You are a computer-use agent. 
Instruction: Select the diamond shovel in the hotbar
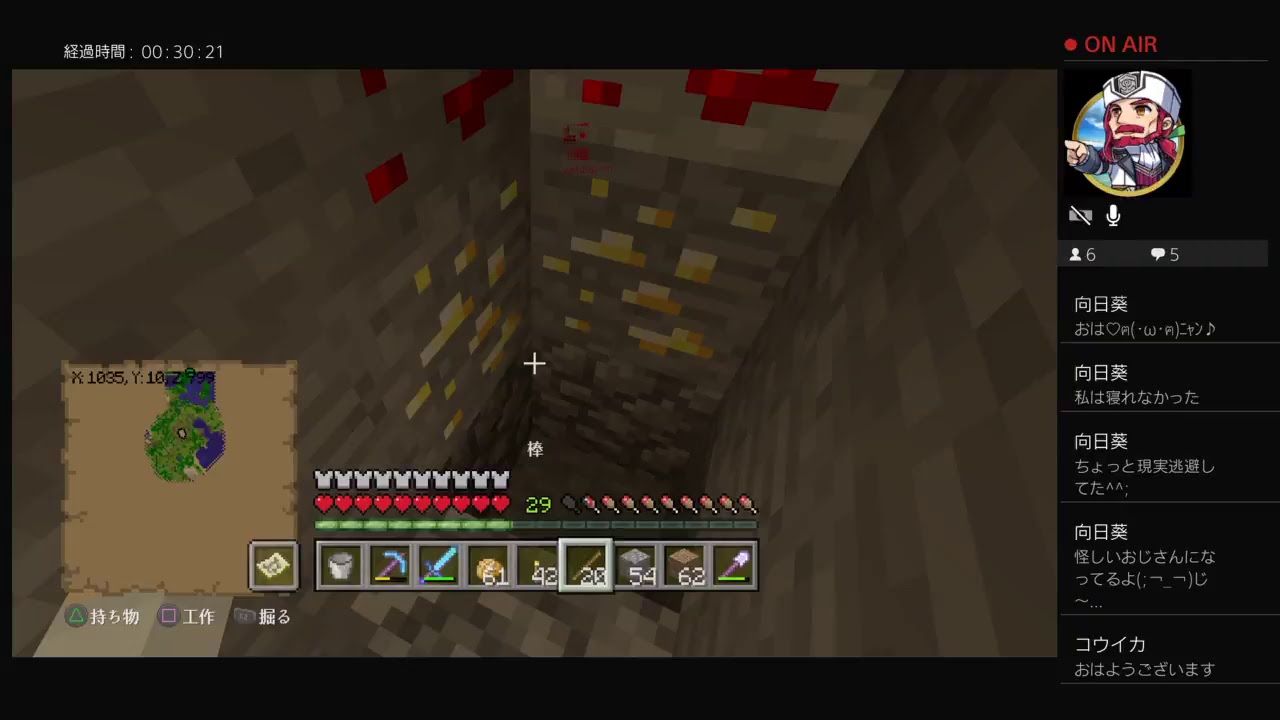pyautogui.click(x=734, y=566)
